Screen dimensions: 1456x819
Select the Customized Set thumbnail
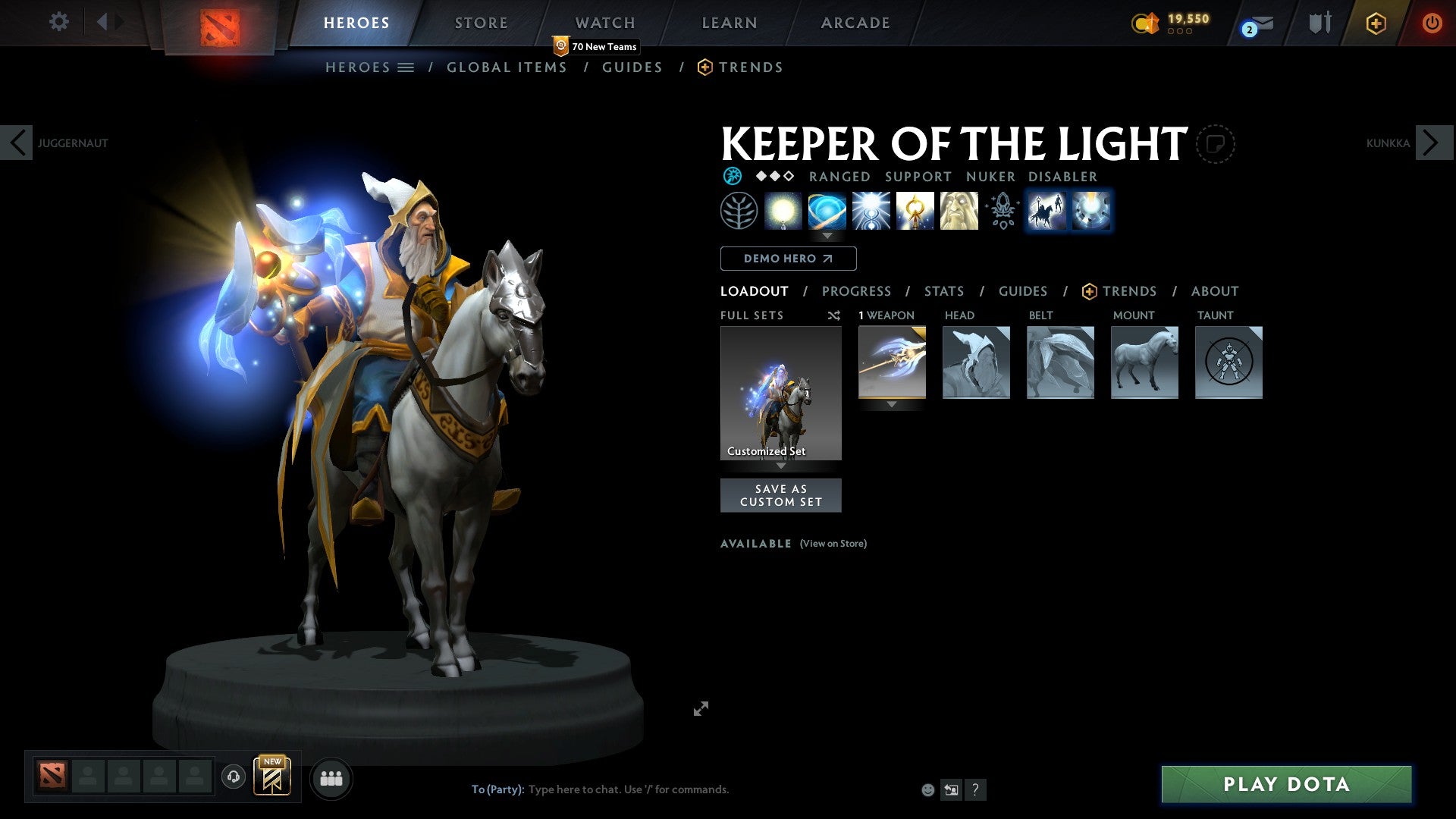click(780, 391)
